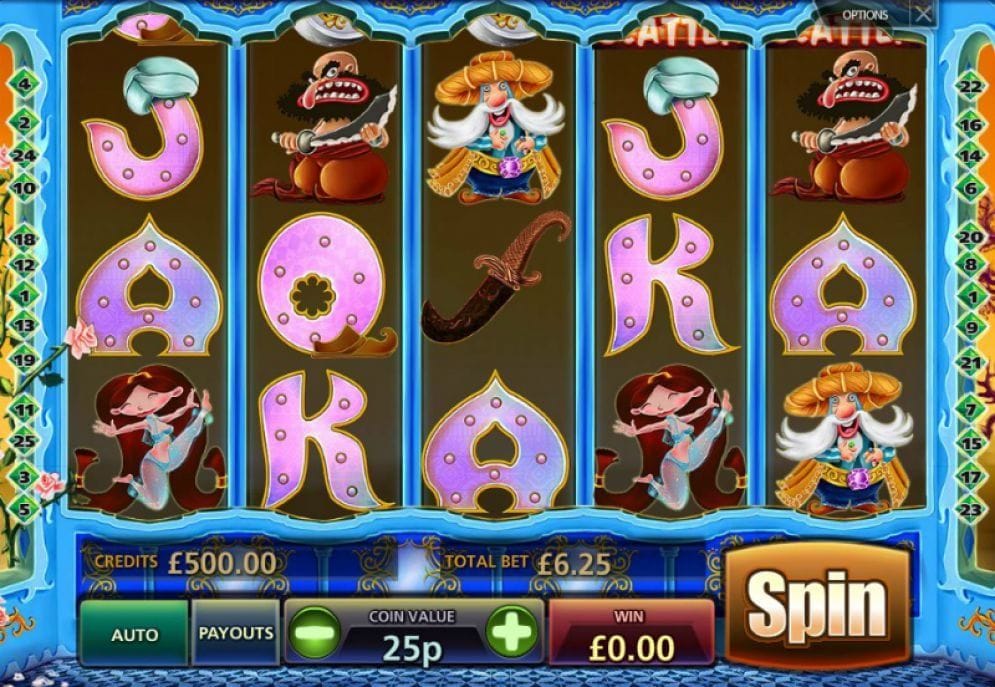Enable autoplay with the AUTO button
The width and height of the screenshot is (995, 687).
tap(134, 634)
